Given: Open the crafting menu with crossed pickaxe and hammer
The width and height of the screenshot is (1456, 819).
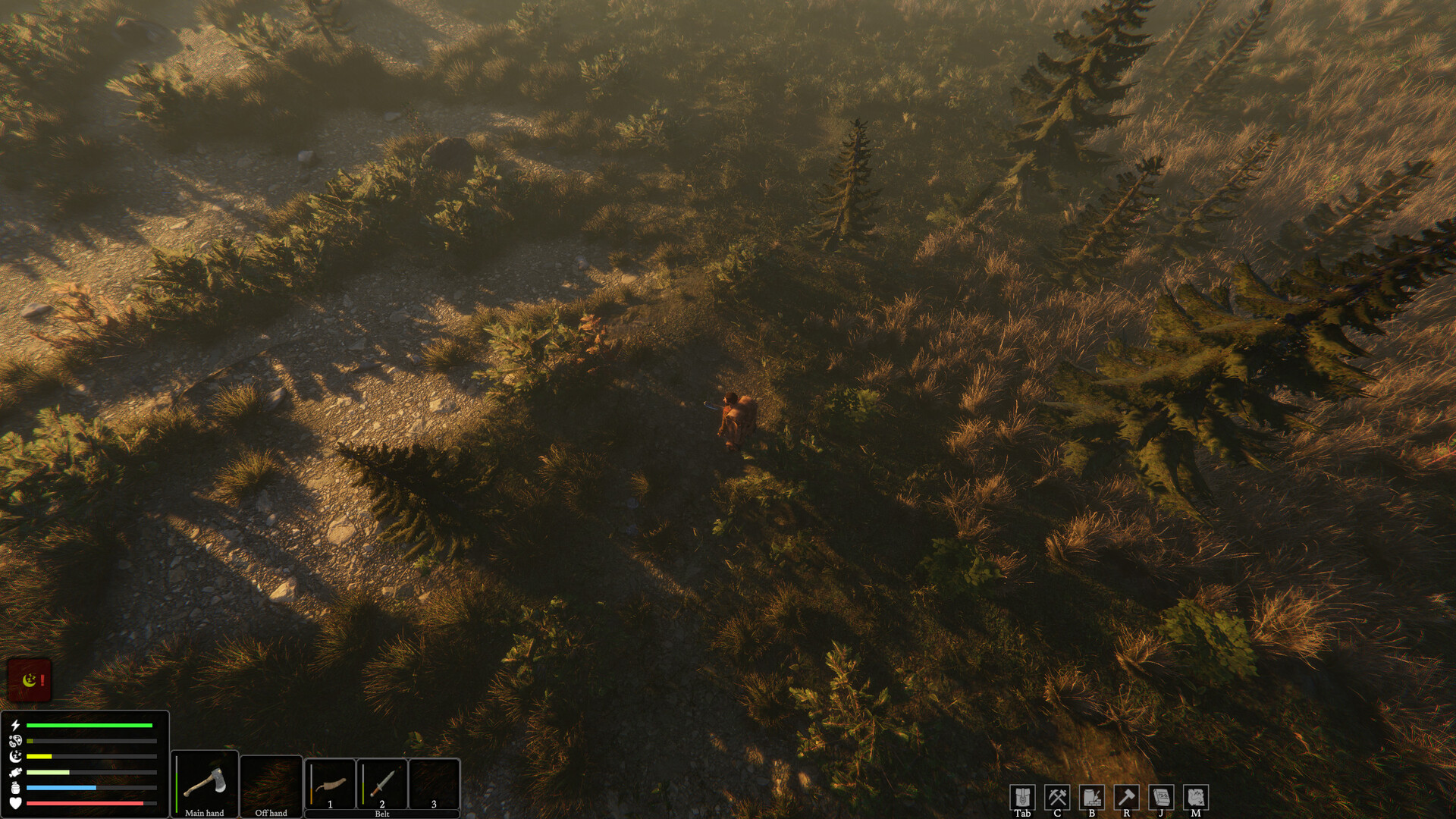Looking at the screenshot, I should [1057, 797].
